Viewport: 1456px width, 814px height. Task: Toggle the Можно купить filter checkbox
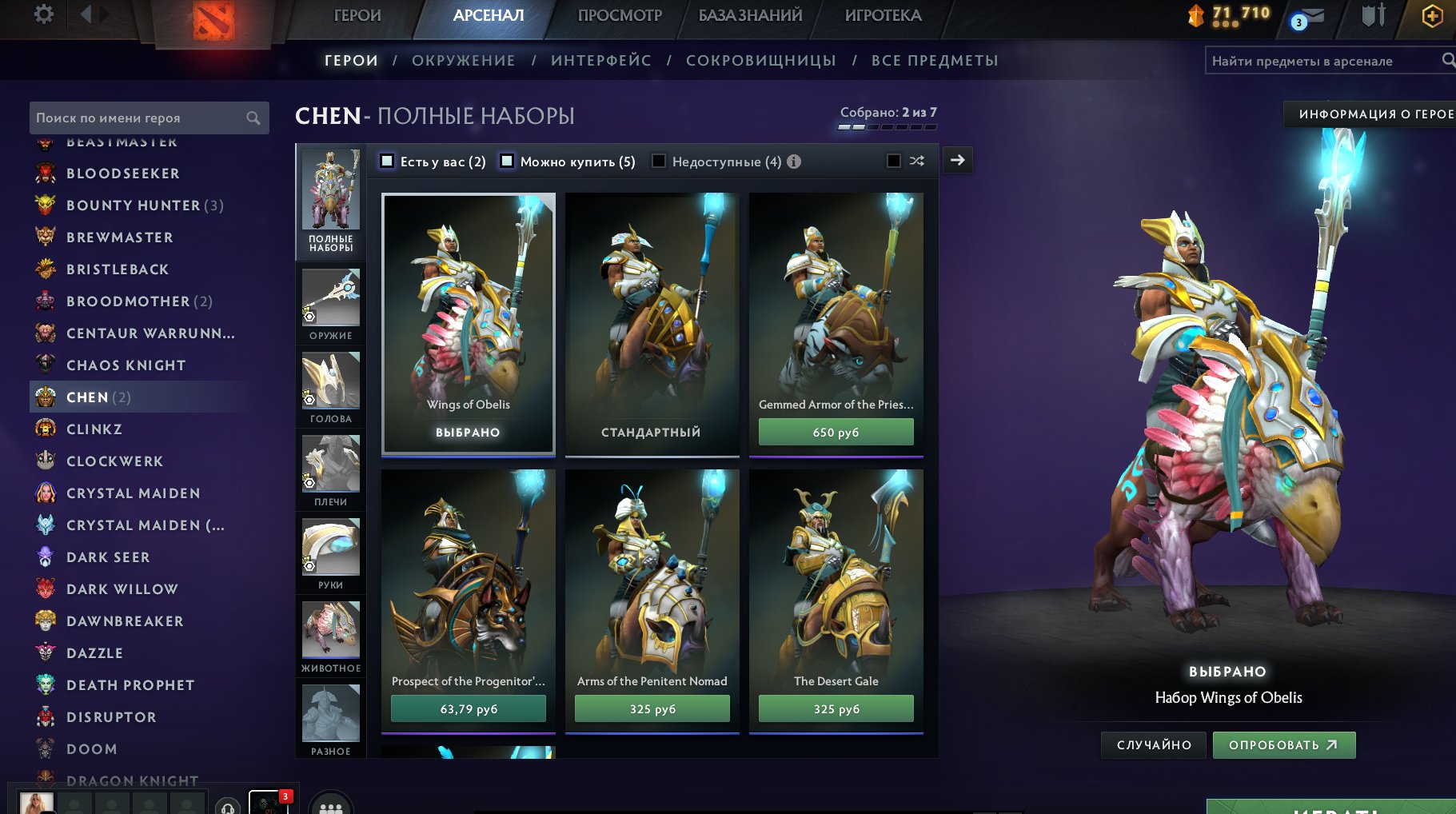click(x=507, y=162)
